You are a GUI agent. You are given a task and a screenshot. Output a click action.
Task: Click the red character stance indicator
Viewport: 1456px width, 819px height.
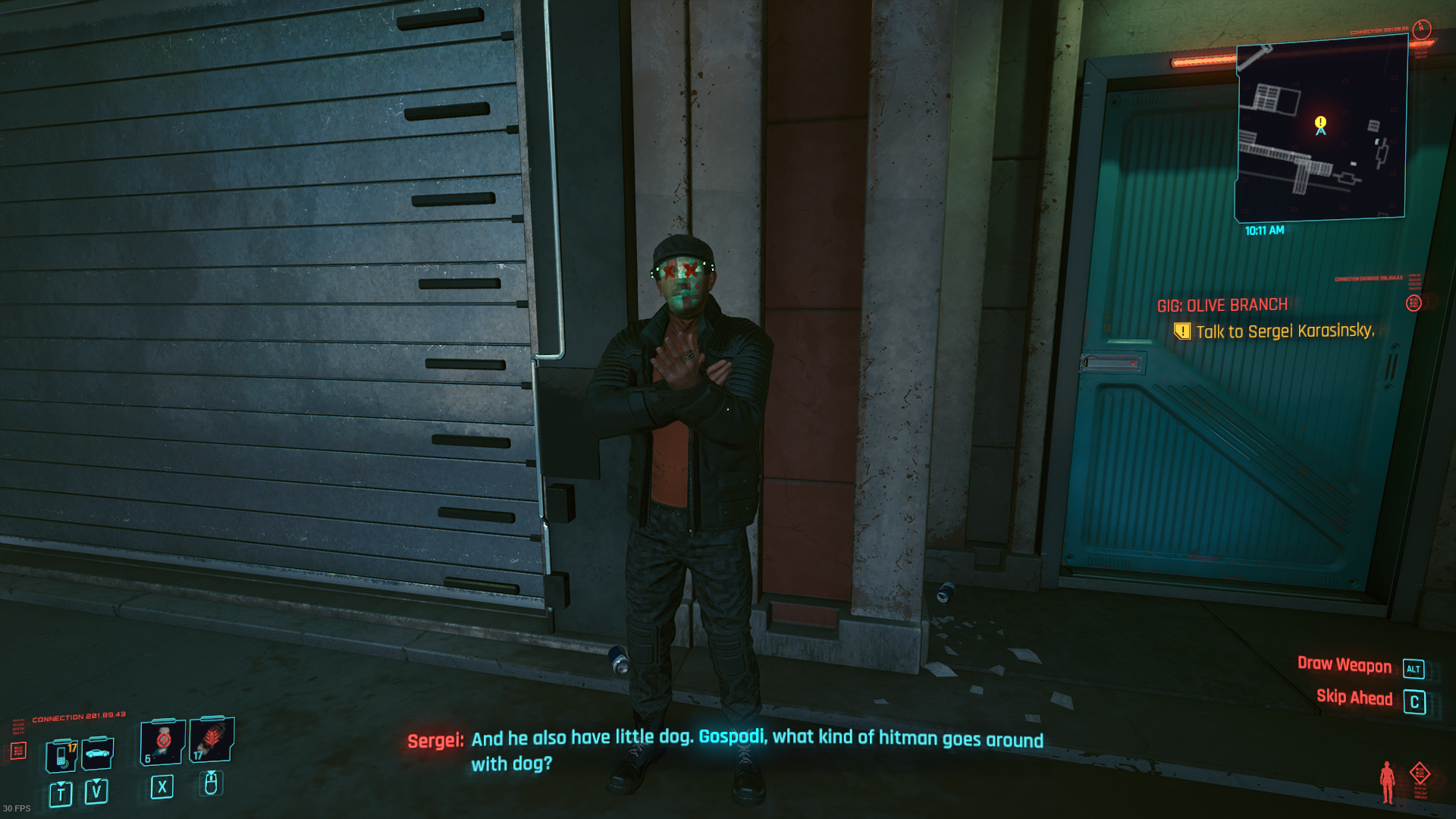pos(1387,782)
